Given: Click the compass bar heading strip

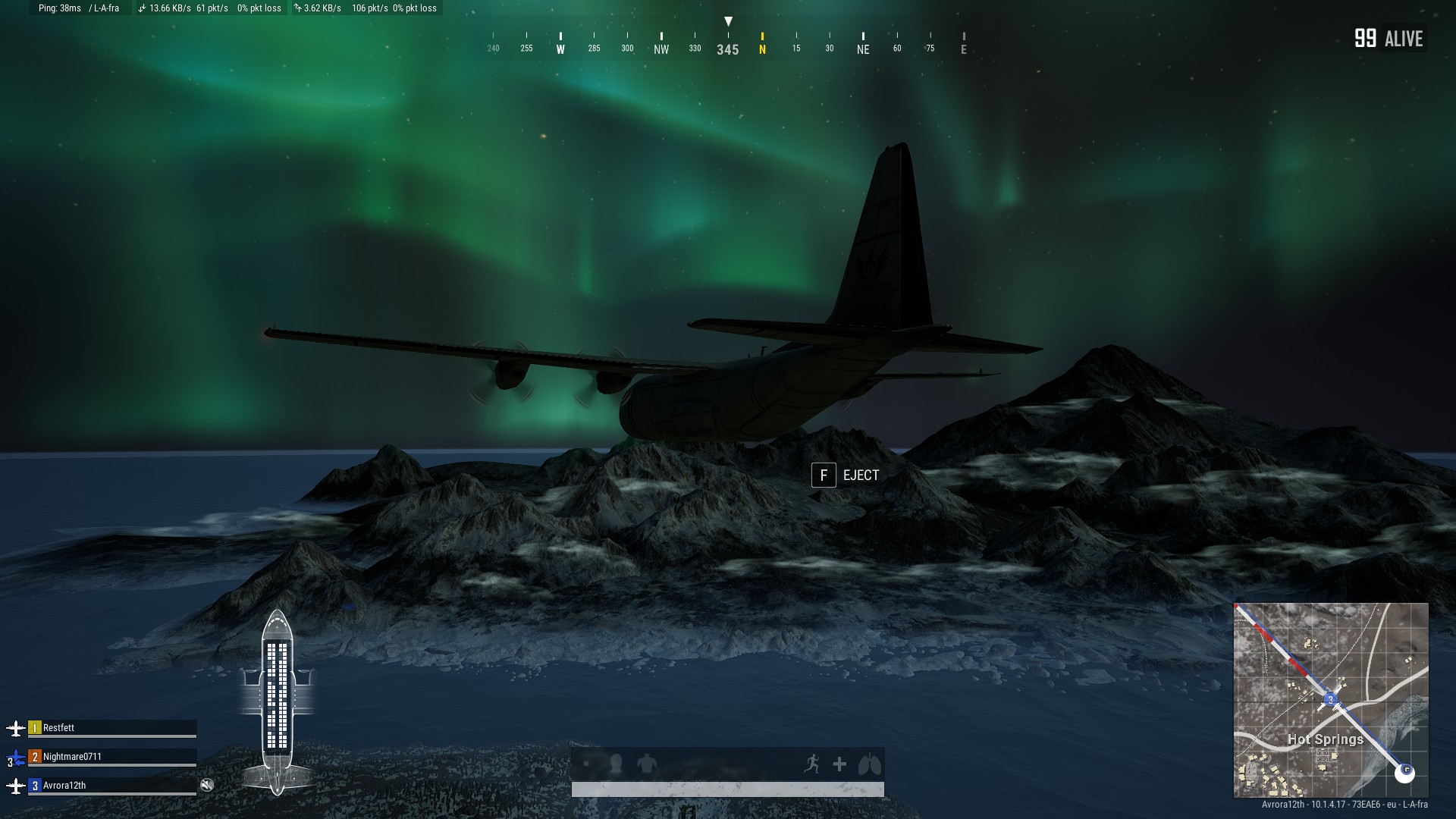Looking at the screenshot, I should pos(728,43).
